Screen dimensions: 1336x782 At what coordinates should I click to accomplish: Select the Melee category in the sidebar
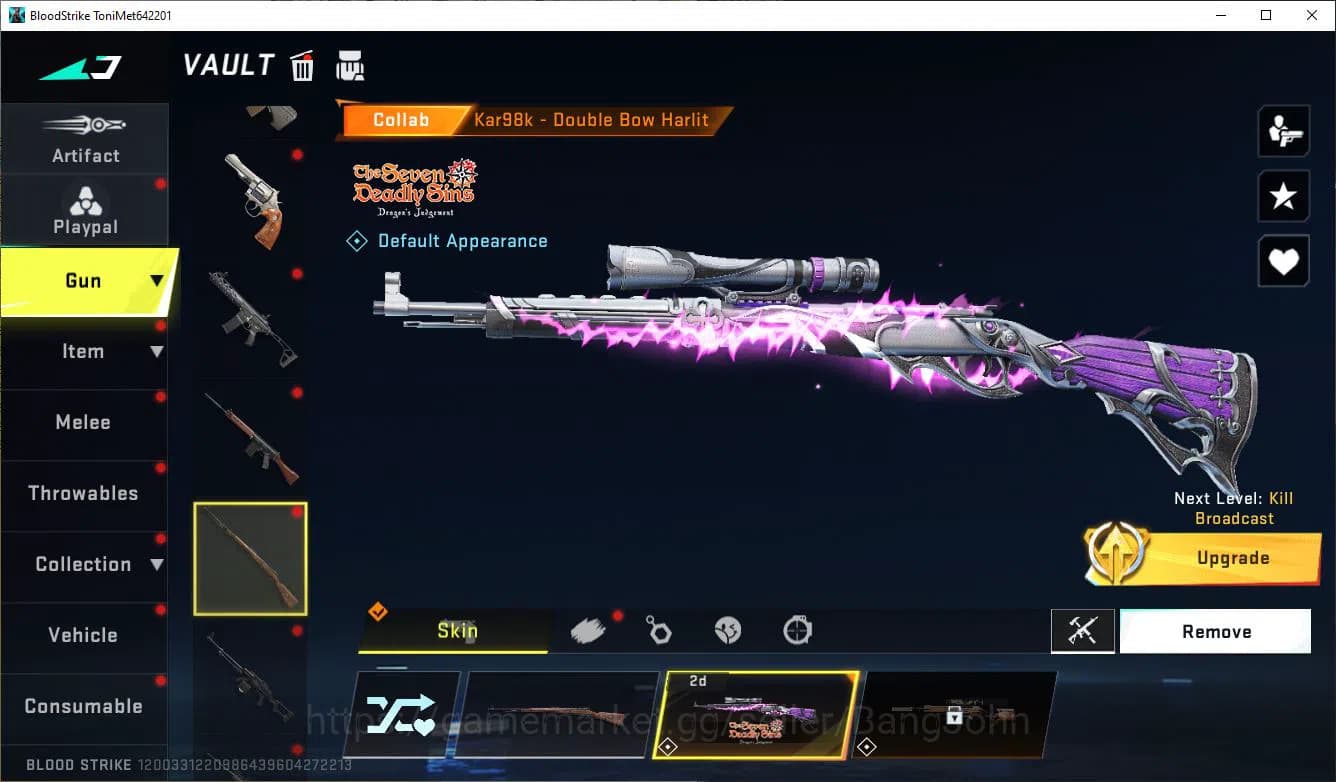pos(84,422)
